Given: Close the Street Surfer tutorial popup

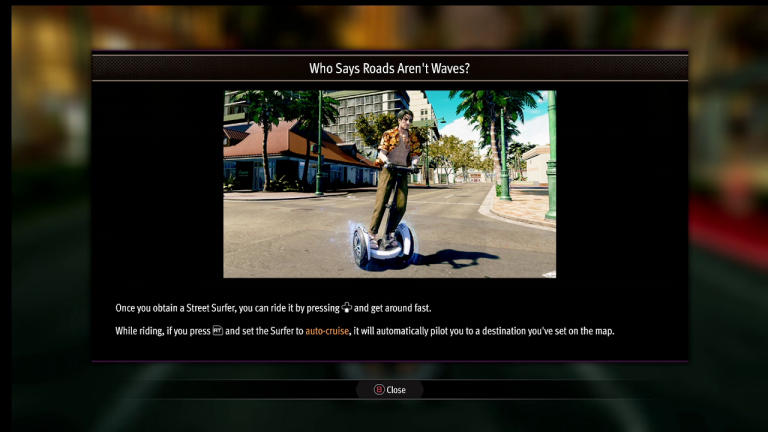Looking at the screenshot, I should (390, 390).
